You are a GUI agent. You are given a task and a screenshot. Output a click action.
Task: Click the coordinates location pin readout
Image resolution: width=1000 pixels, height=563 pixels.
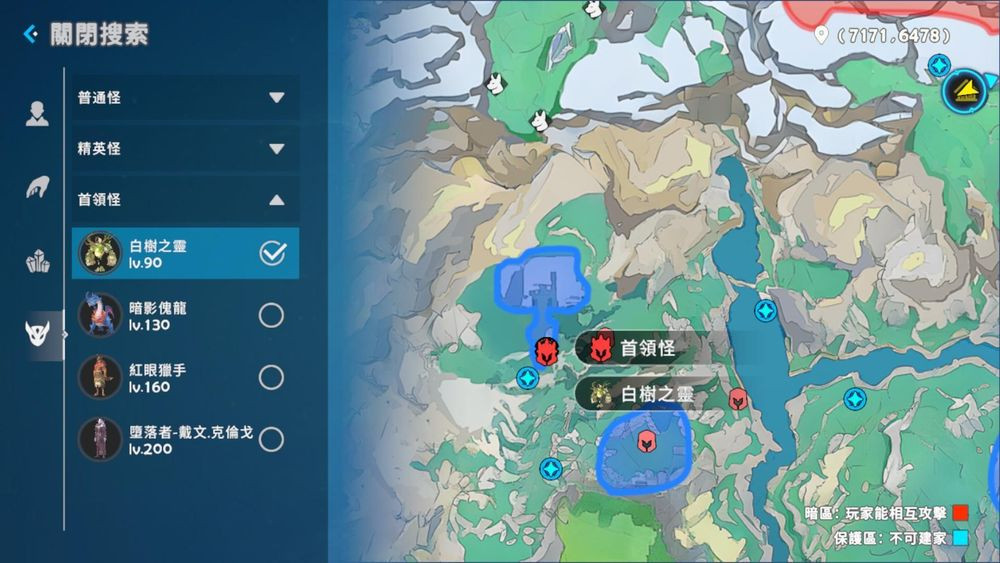coord(882,36)
